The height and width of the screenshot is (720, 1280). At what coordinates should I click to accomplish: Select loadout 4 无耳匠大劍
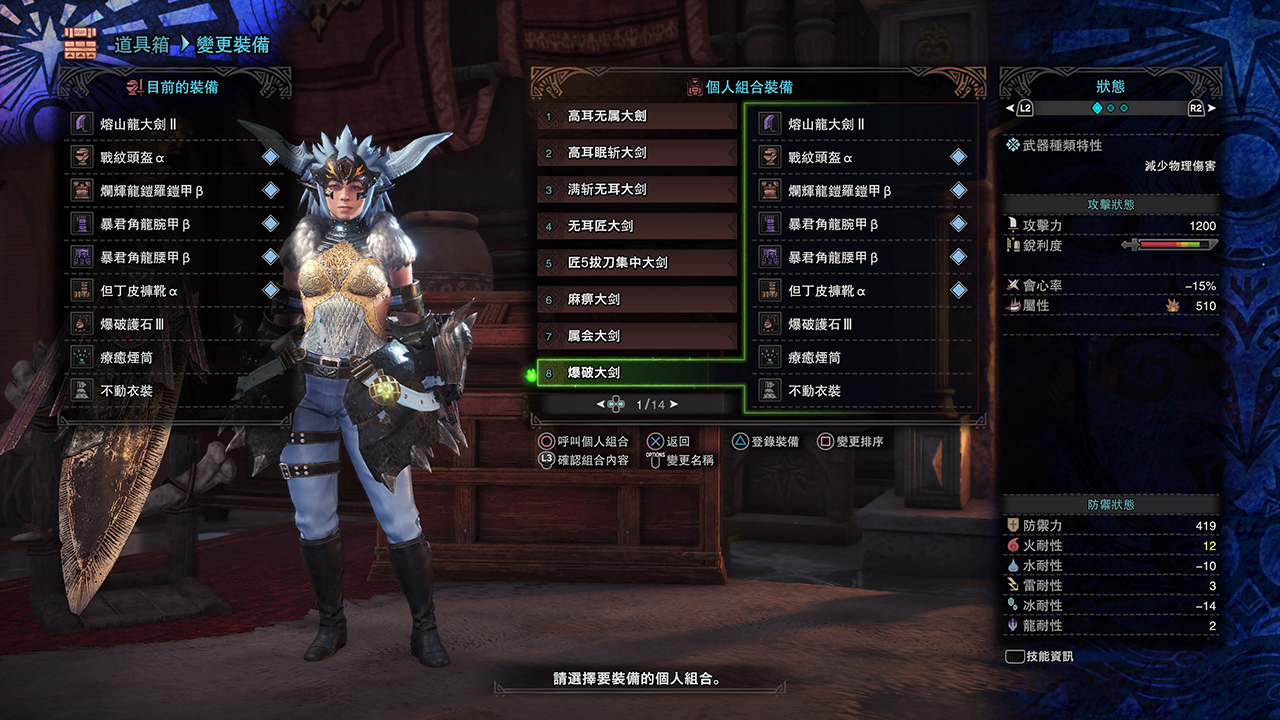[637, 226]
